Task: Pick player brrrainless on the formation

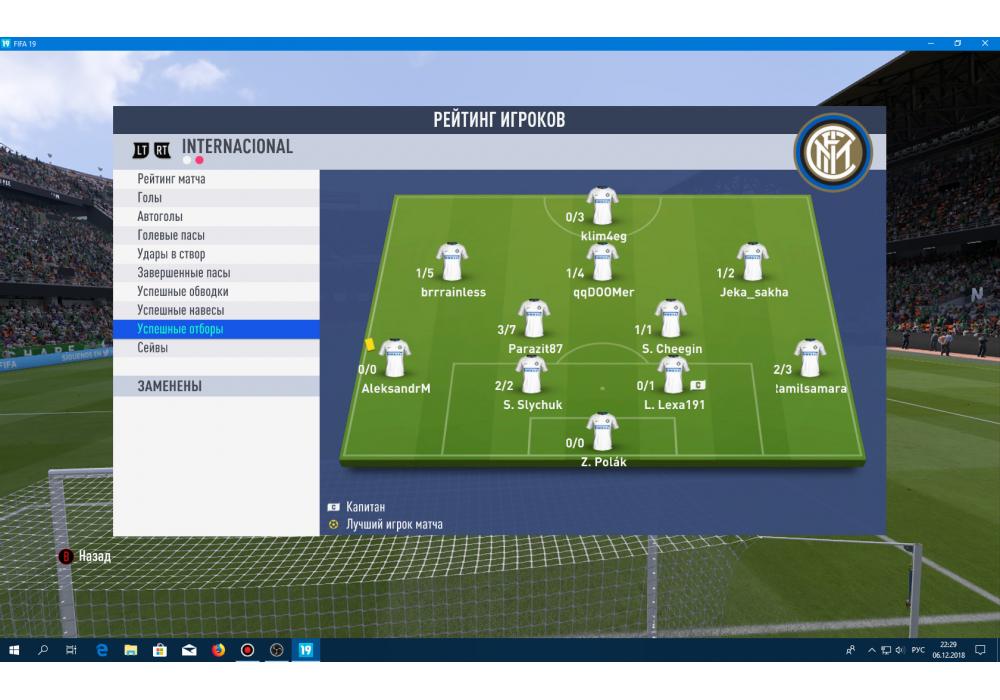Action: point(452,262)
